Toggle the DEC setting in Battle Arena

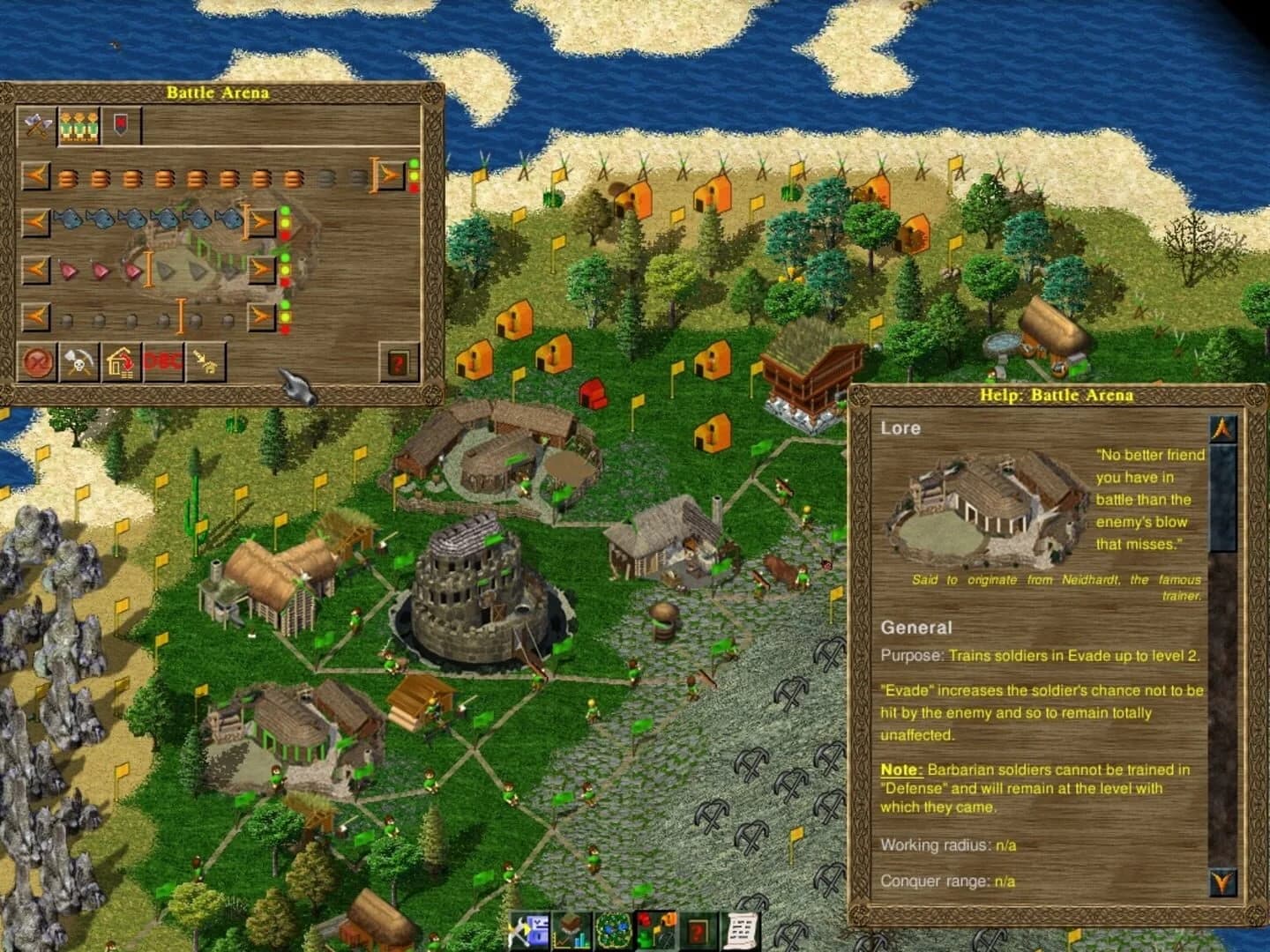(164, 362)
